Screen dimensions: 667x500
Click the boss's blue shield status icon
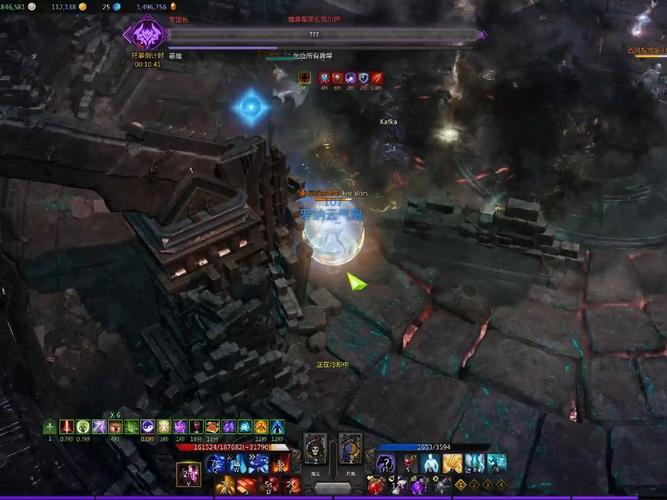coord(363,77)
